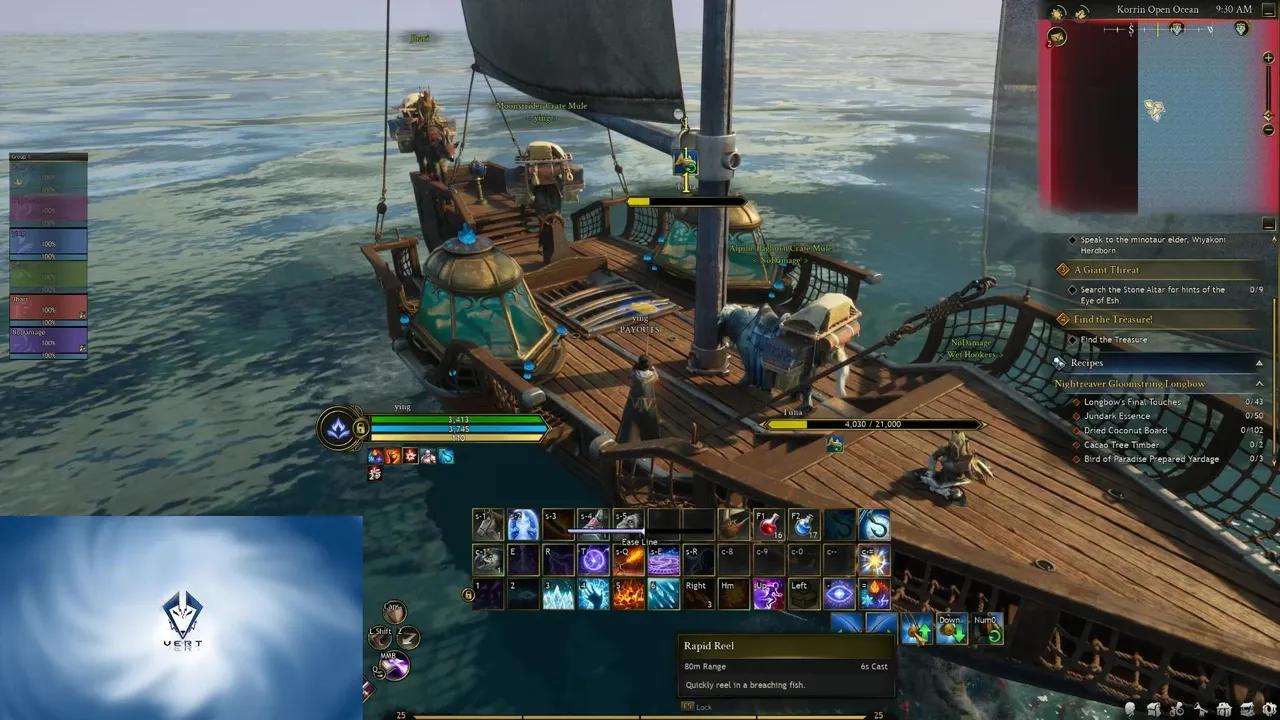Use the potion on the F2 slot
Screen dimensions: 1280x720
coord(803,524)
